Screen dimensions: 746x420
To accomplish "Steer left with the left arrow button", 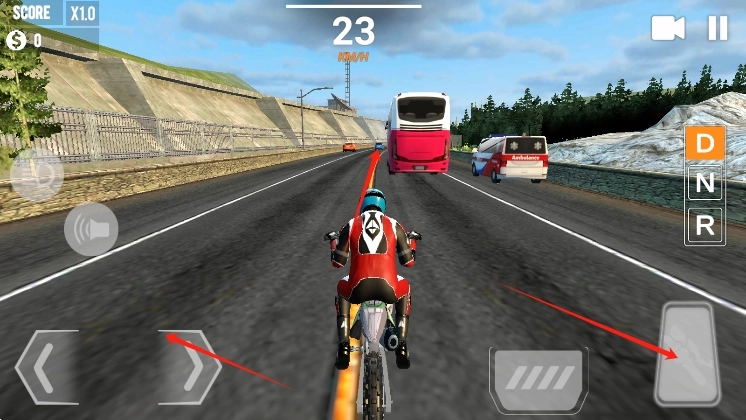I will [x=46, y=367].
